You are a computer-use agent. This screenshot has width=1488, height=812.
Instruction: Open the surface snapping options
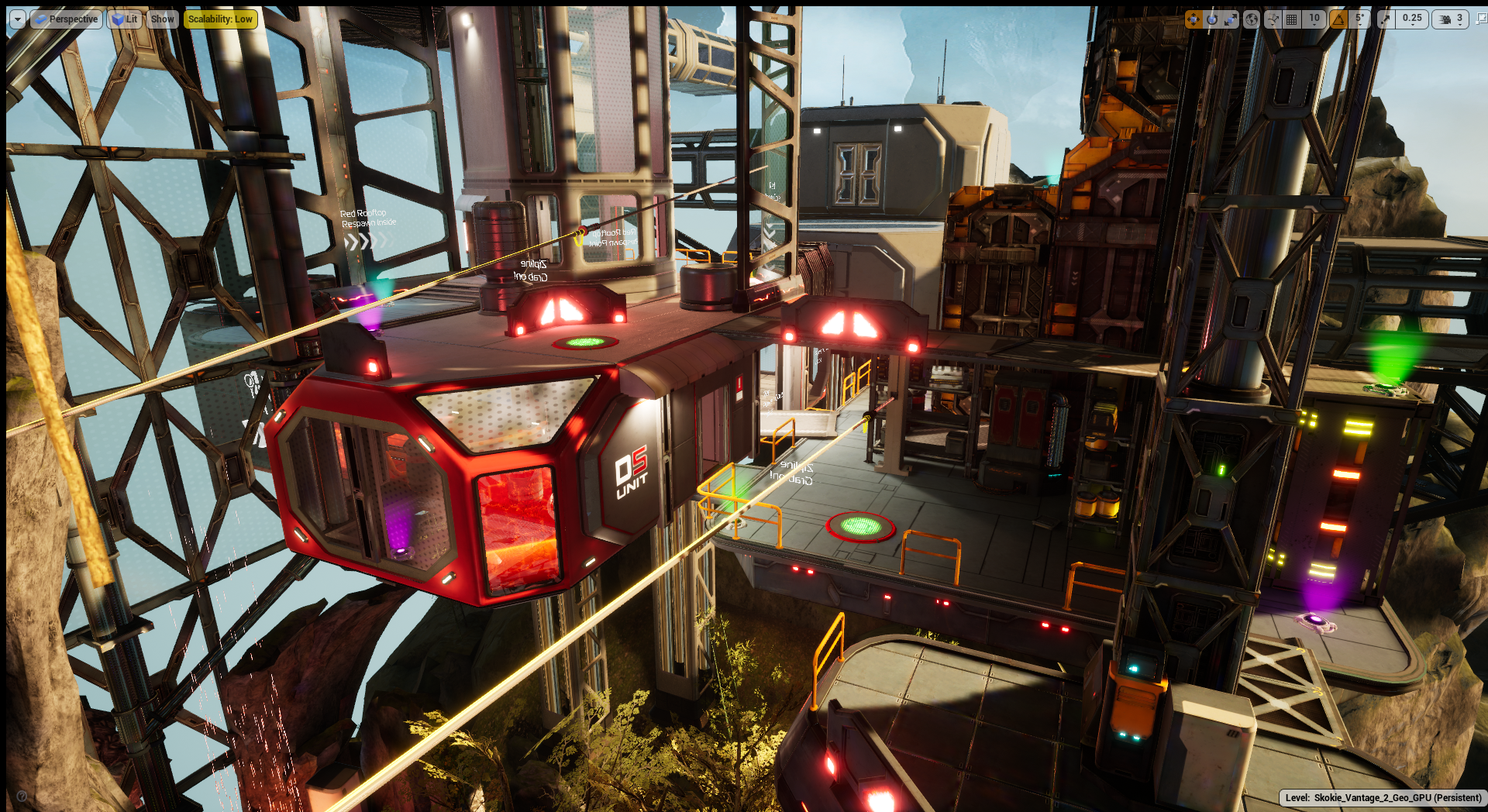tap(1272, 19)
